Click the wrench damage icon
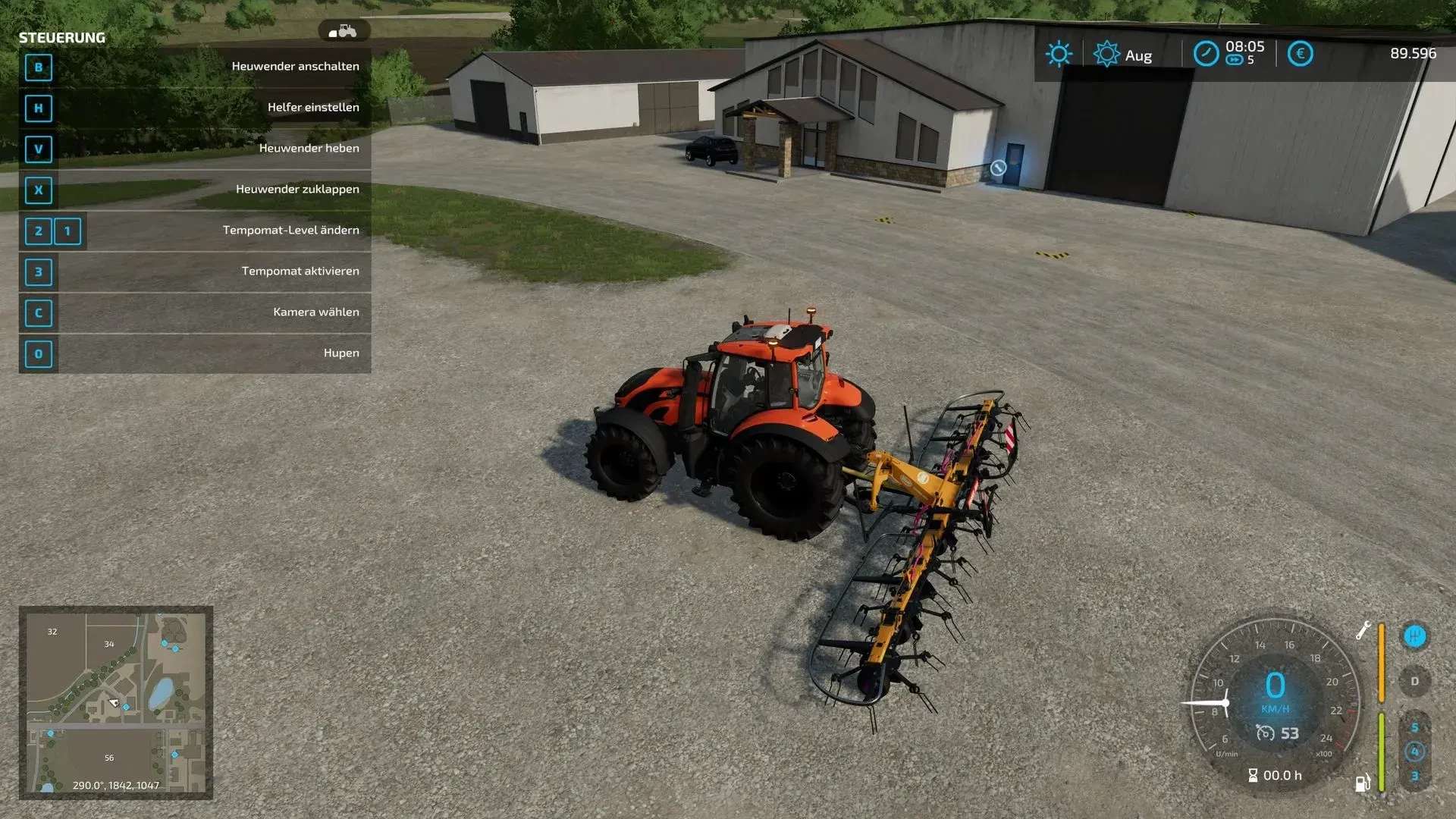 pos(1363,630)
